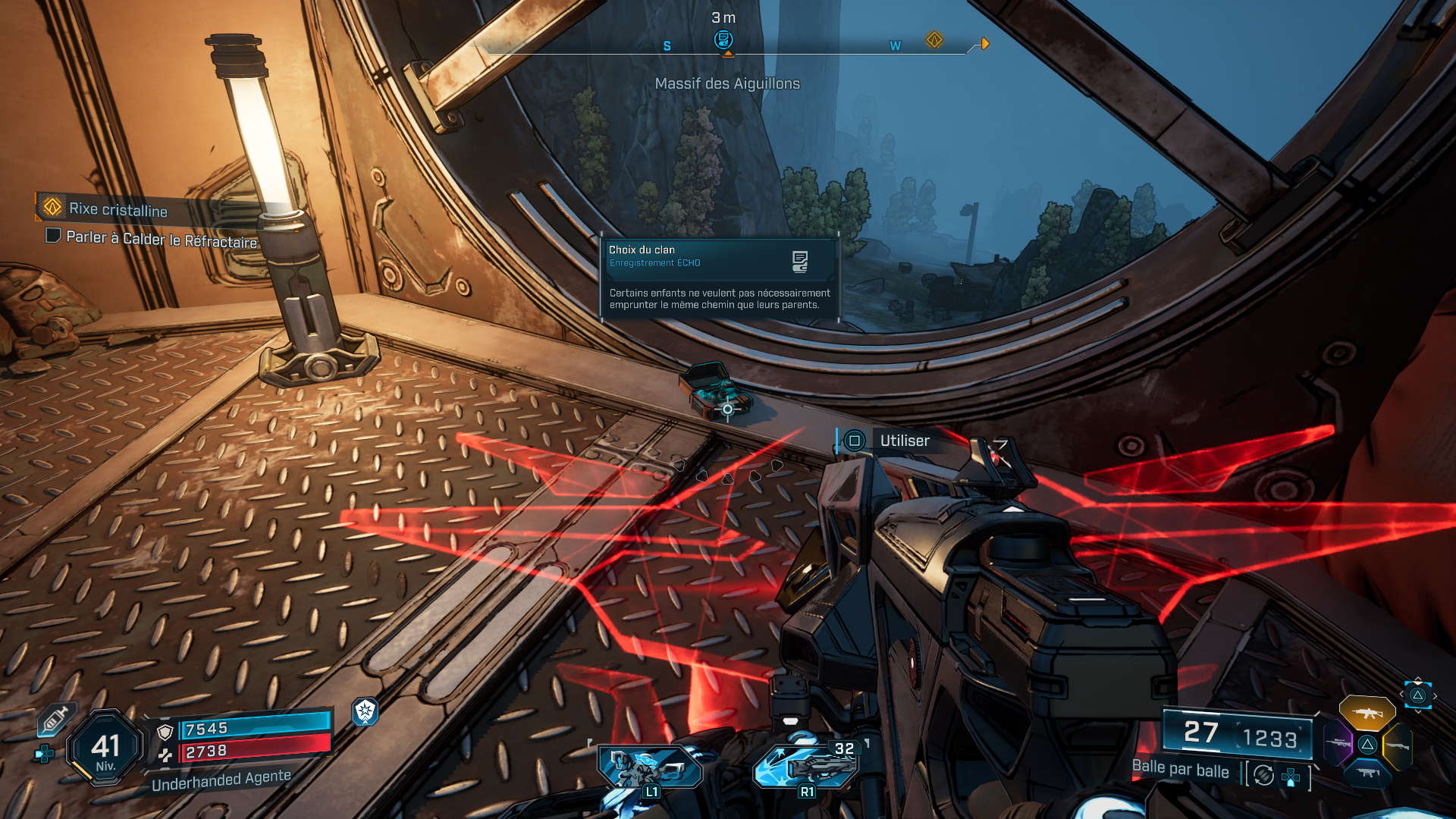1456x819 pixels.
Task: Open the left arrow on the grenade mod selector
Action: point(1401,694)
